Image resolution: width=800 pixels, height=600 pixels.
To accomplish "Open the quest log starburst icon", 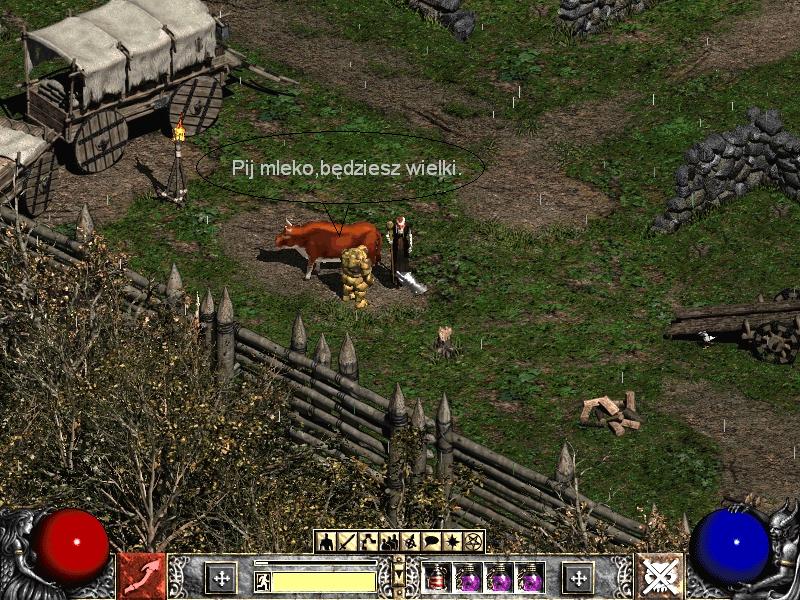I will [x=452, y=542].
